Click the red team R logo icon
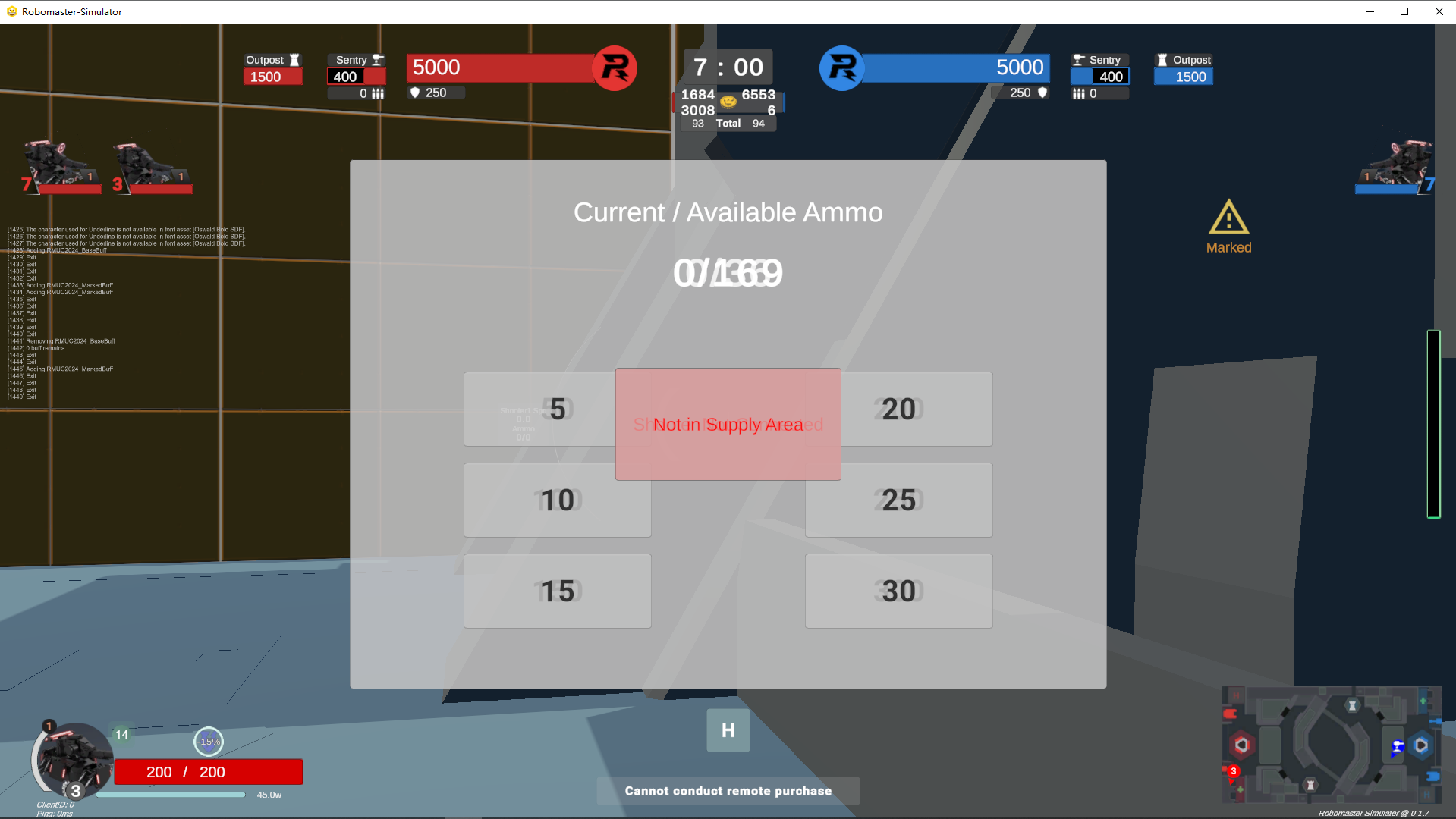Image resolution: width=1456 pixels, height=819 pixels. coord(615,67)
